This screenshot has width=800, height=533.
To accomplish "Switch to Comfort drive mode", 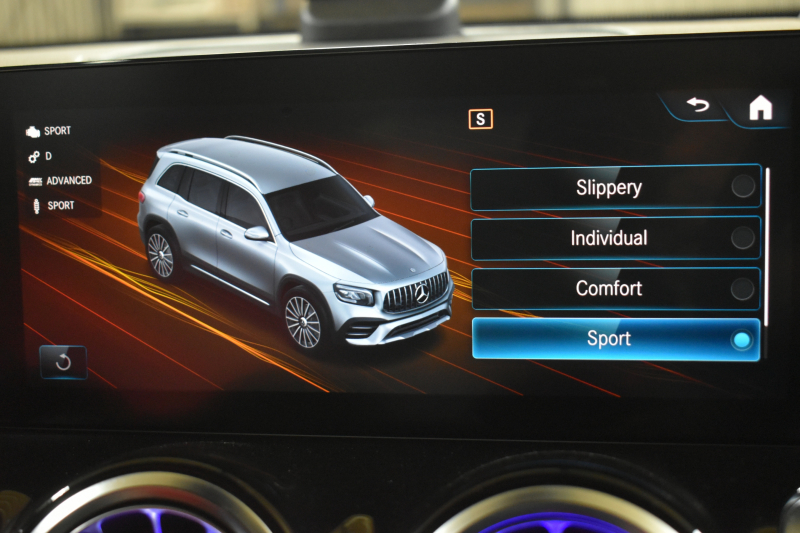I will pos(615,289).
